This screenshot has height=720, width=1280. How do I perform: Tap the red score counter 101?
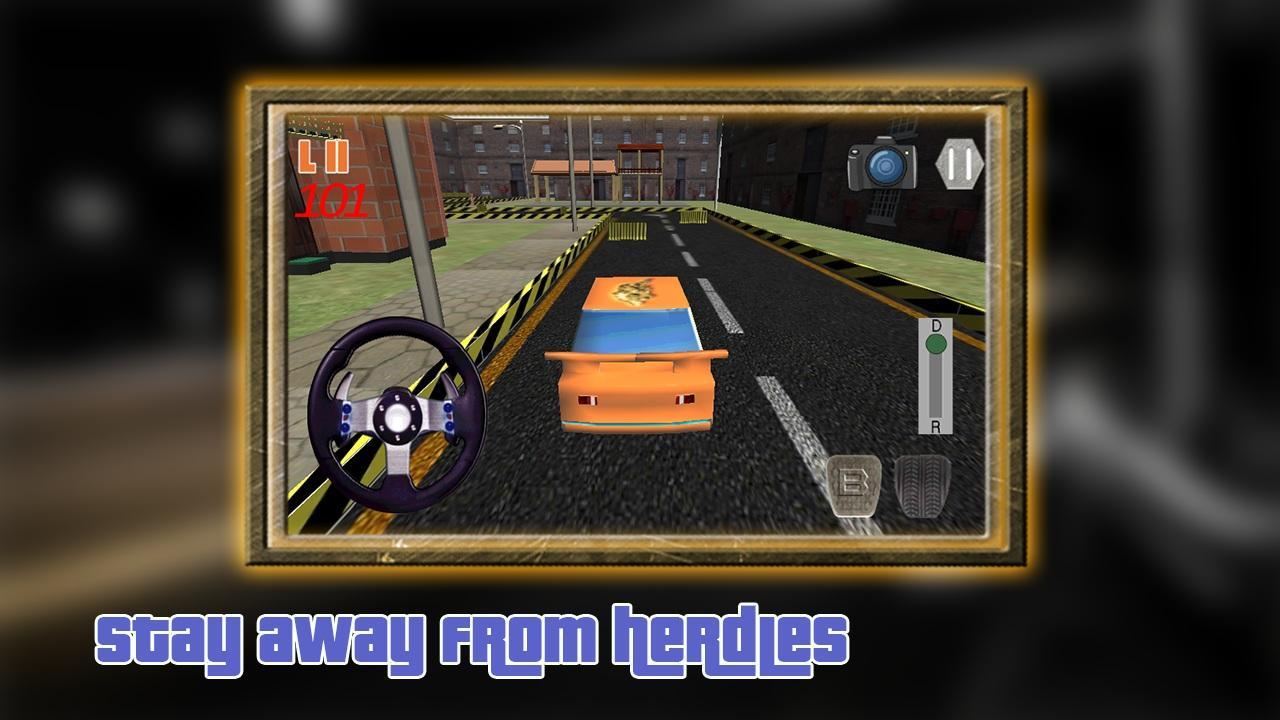click(x=332, y=199)
